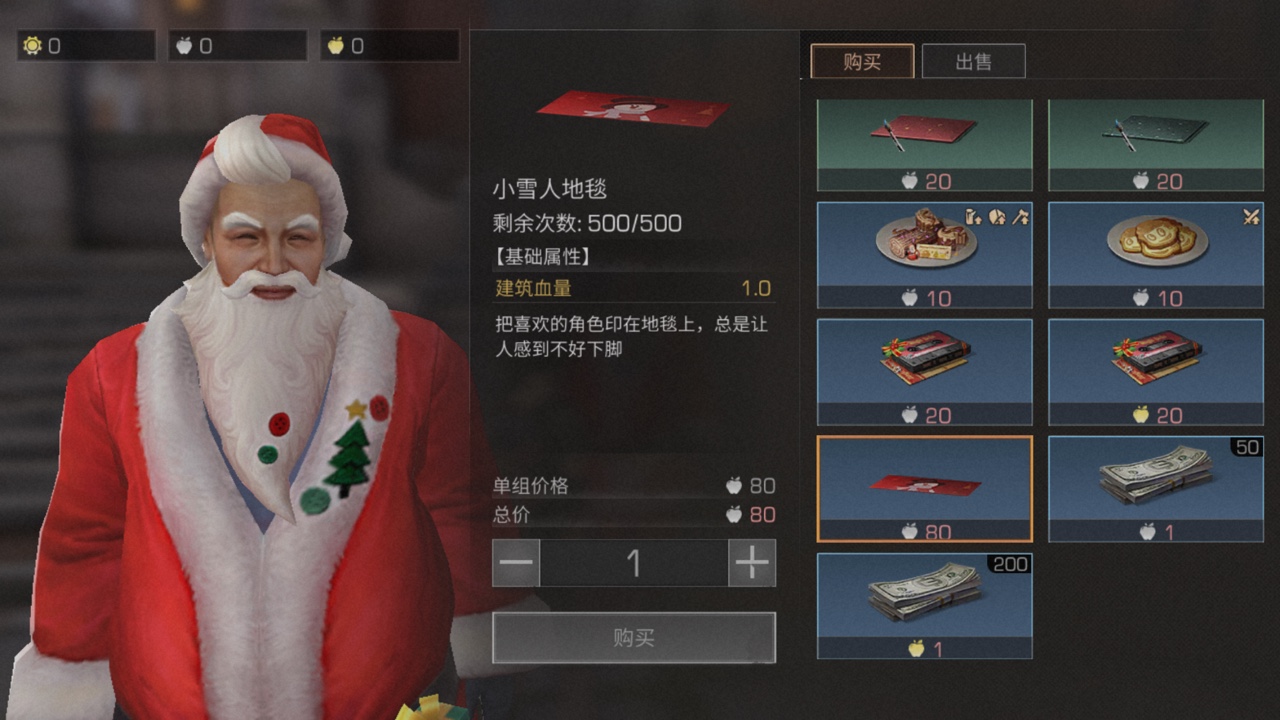Select the dark snowflake carpet in the shop grid

point(1154,140)
